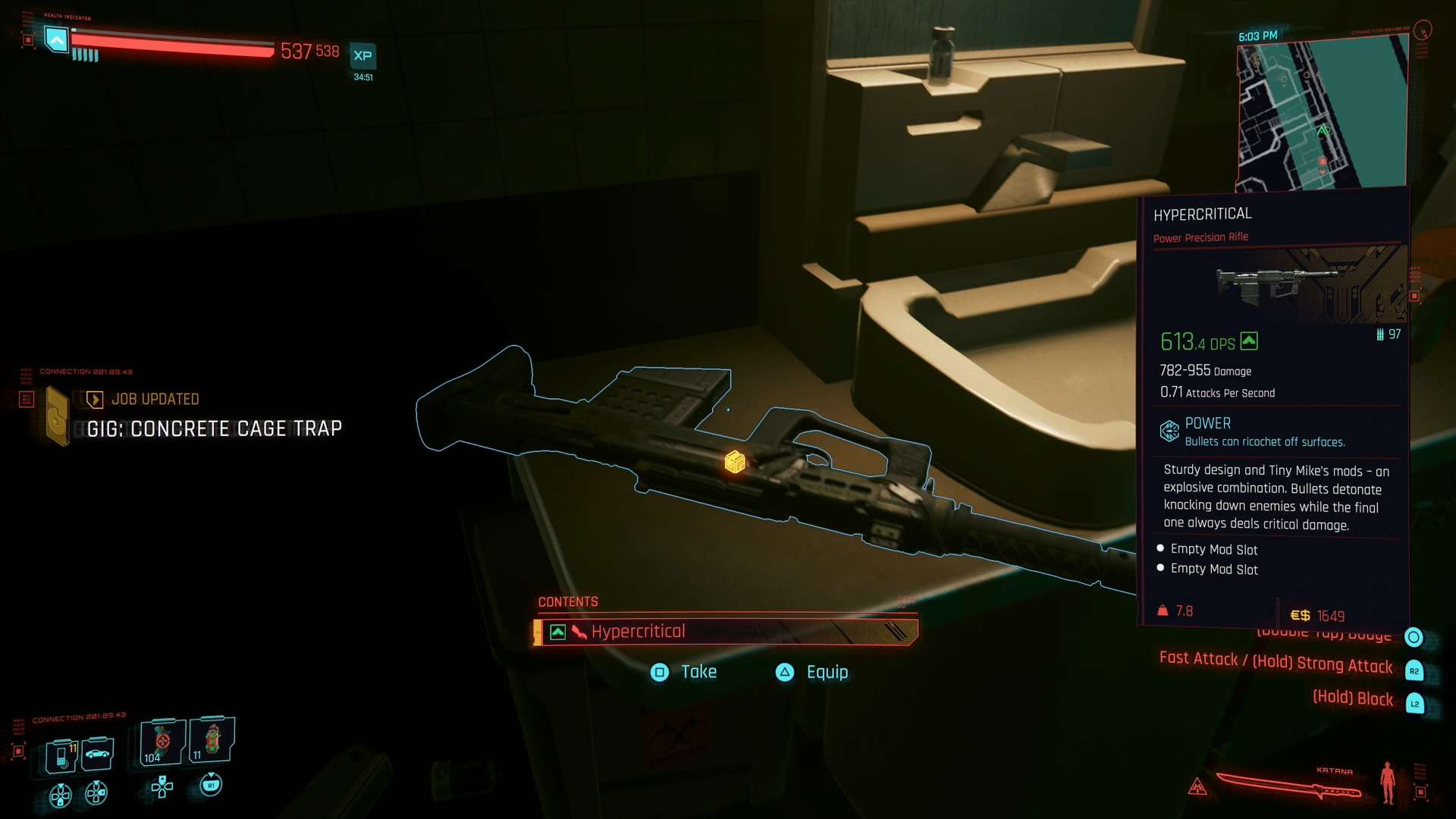This screenshot has width=1456, height=819.
Task: Use the healing inhaler slot with 11 count
Action: [x=212, y=739]
